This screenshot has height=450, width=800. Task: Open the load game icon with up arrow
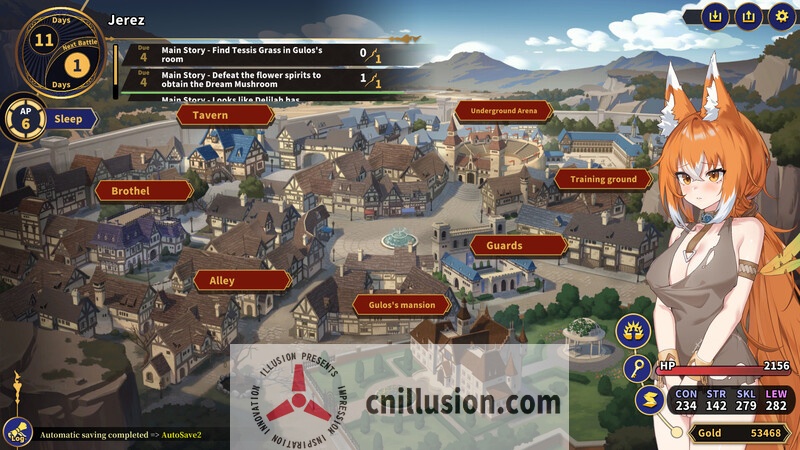[x=748, y=16]
